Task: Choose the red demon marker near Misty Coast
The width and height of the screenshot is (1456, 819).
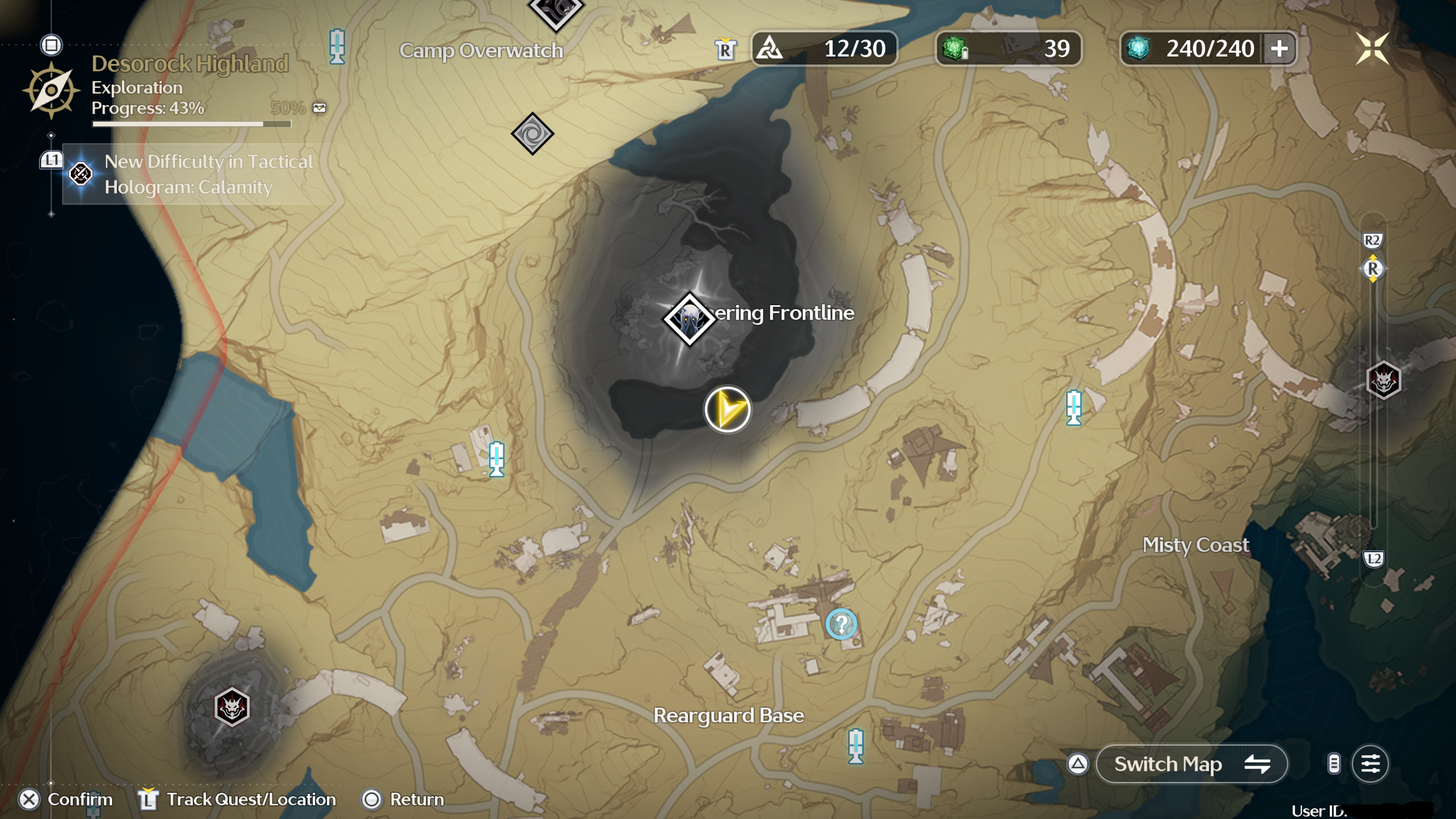Action: 1383,380
